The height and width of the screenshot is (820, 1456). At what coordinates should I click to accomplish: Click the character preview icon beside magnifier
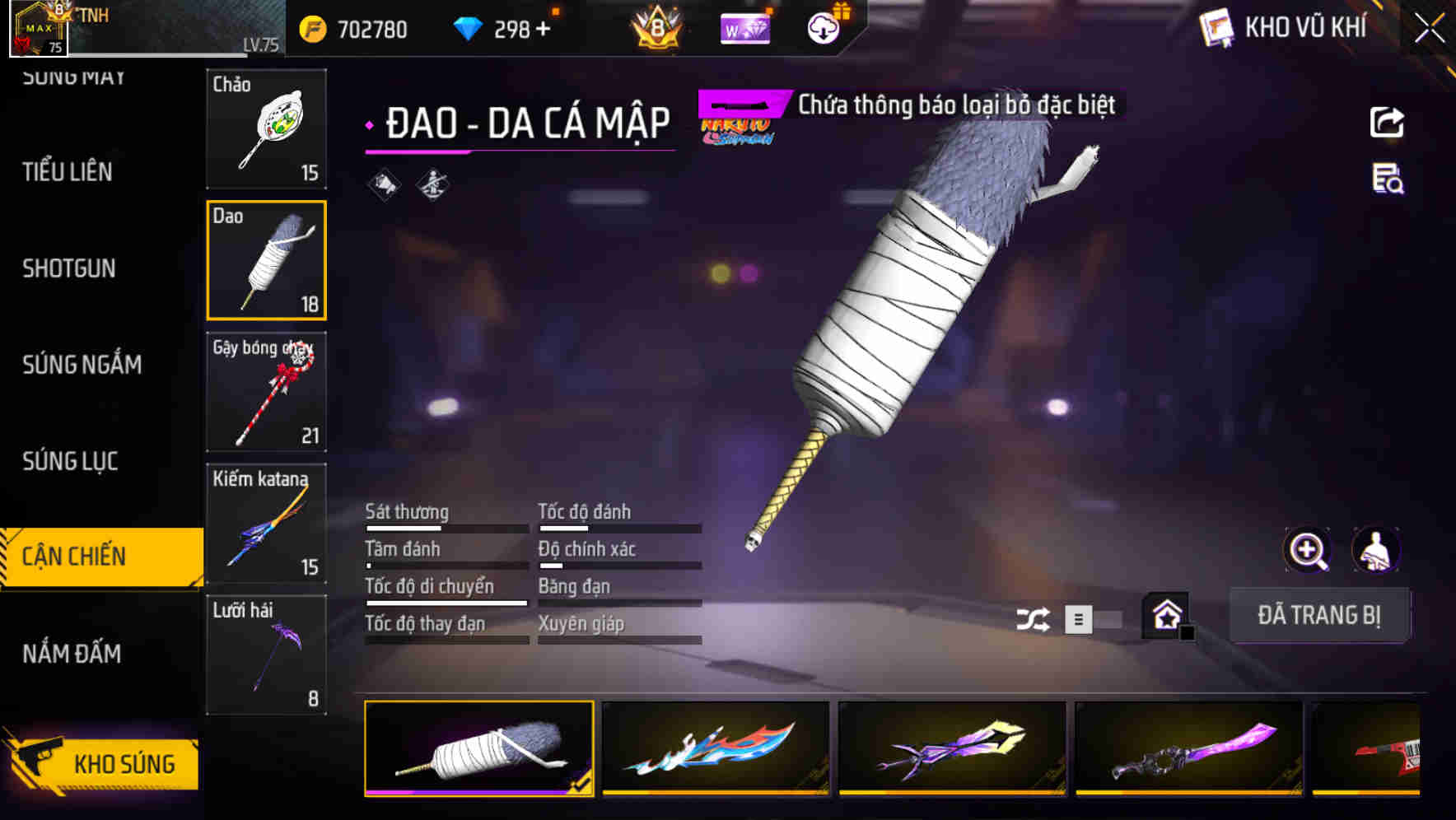(x=1376, y=550)
